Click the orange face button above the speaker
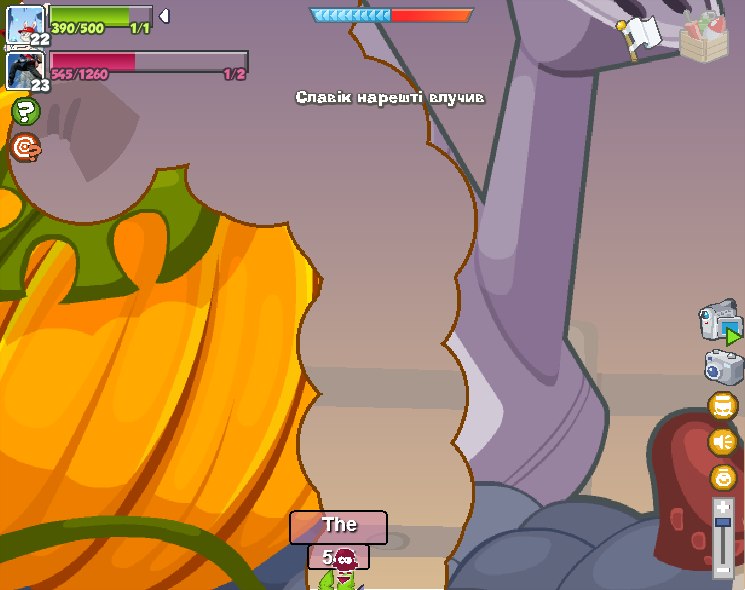 click(722, 405)
